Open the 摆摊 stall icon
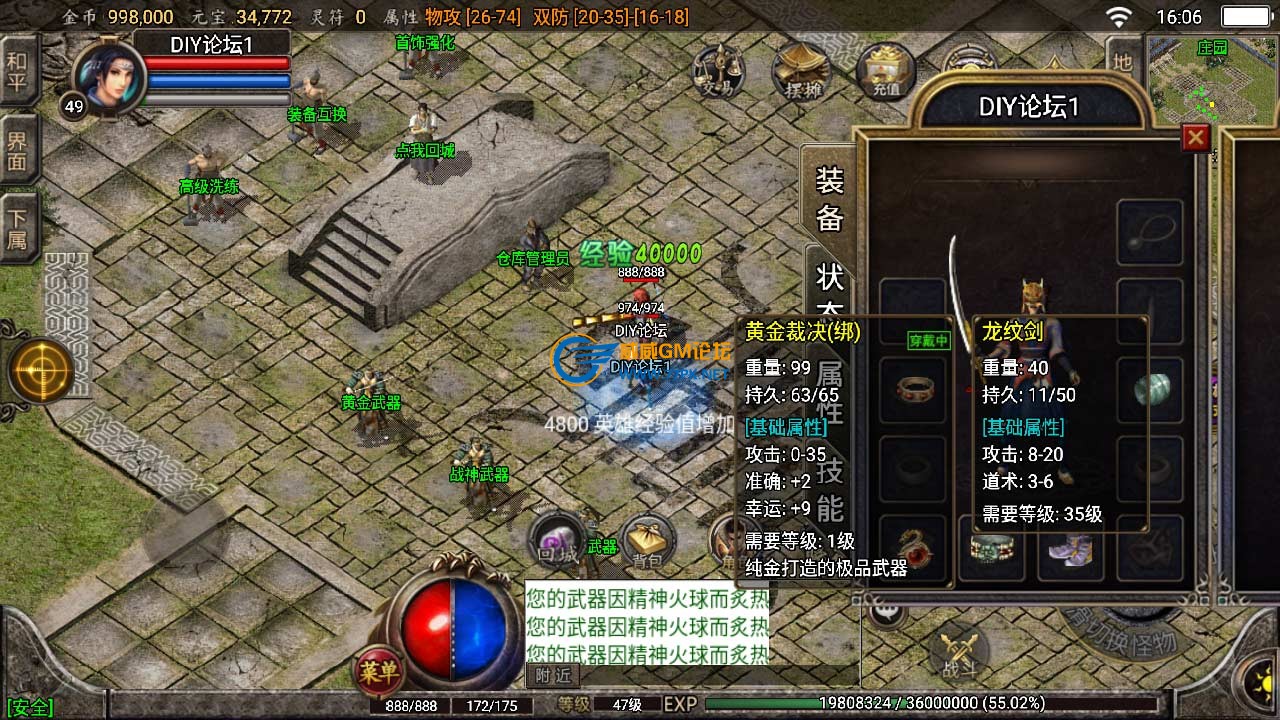Viewport: 1280px width, 720px height. 803,70
